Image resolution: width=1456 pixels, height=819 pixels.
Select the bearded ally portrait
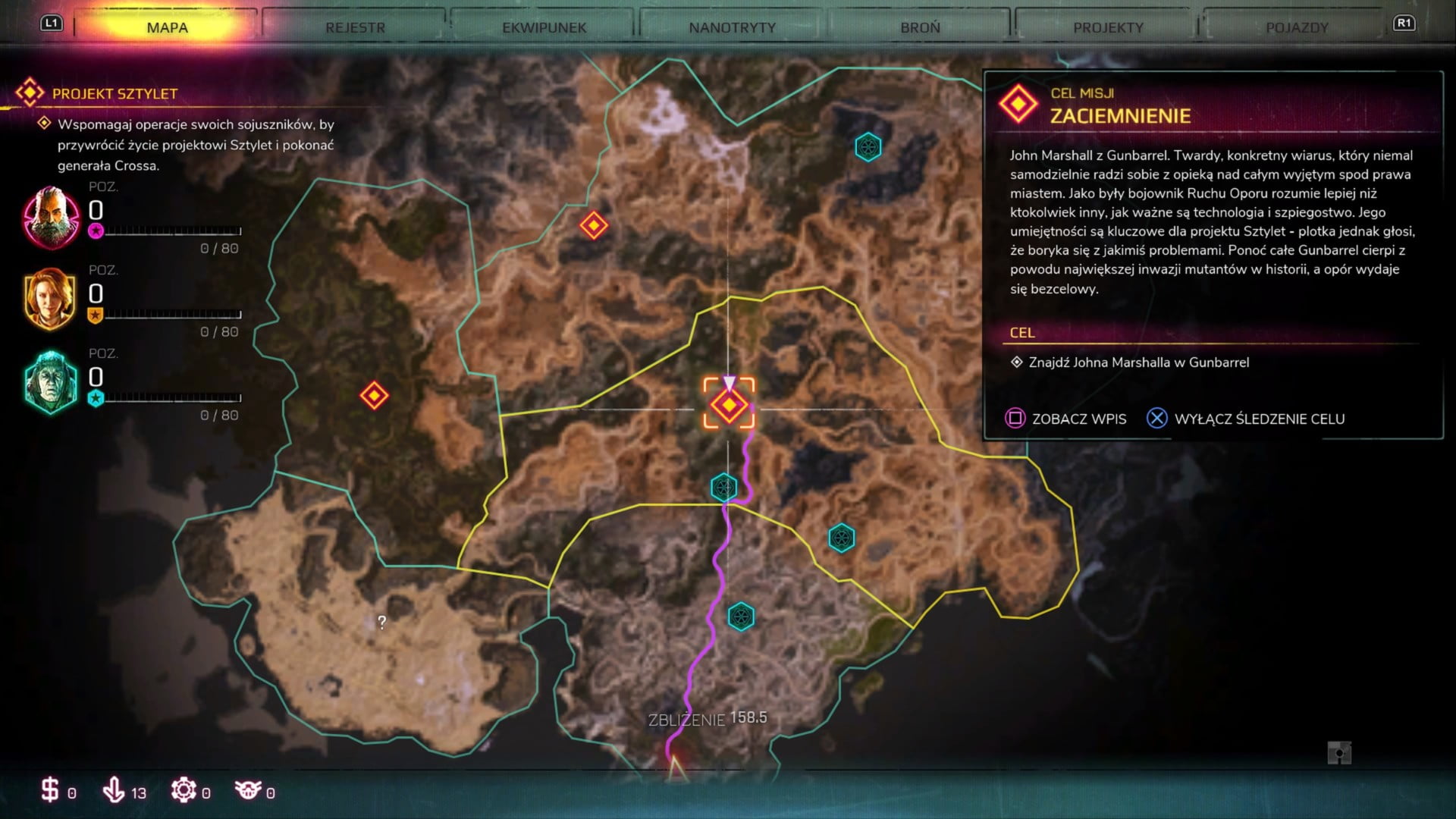click(x=51, y=218)
